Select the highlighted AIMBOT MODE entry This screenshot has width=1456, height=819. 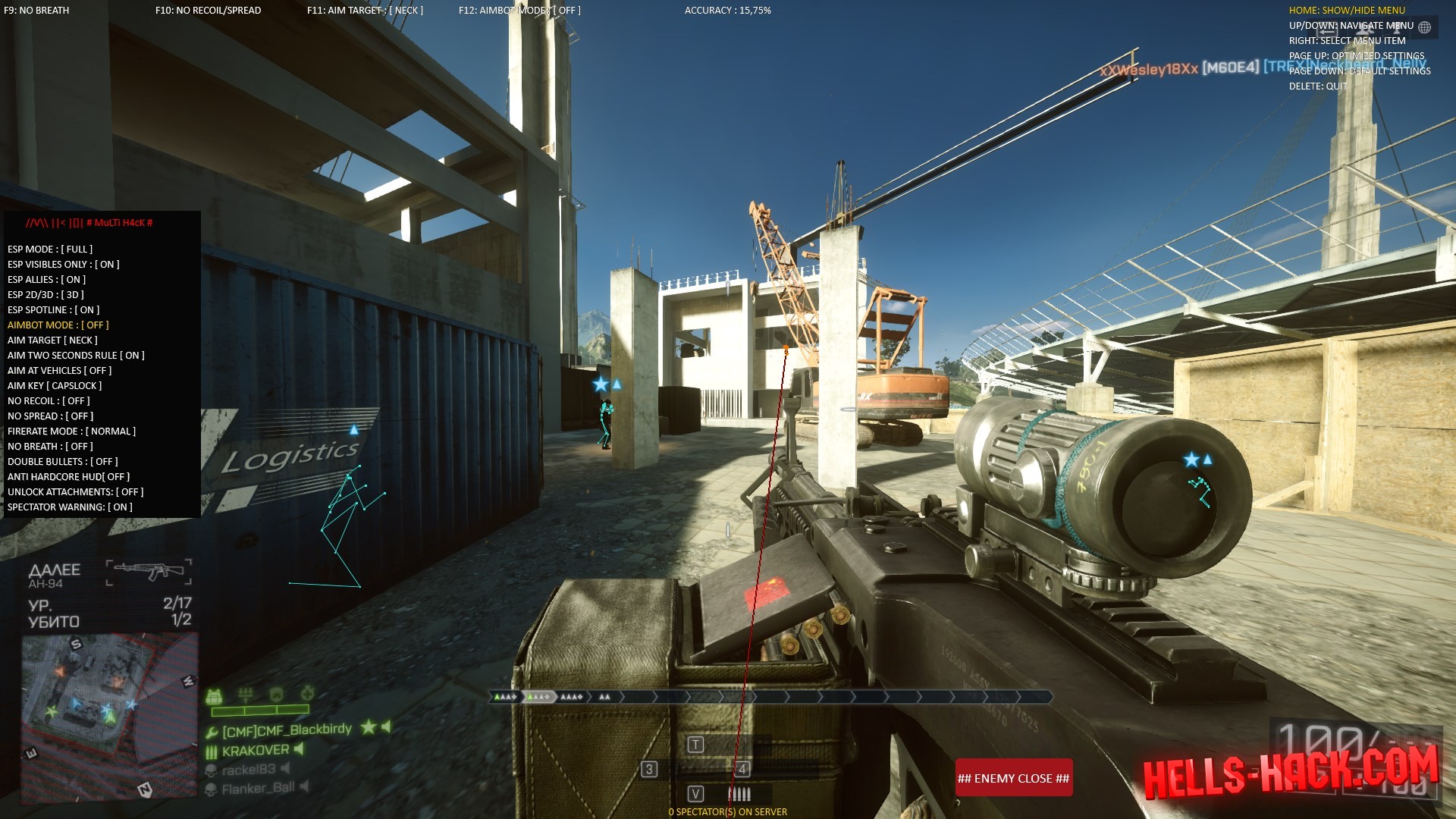click(x=58, y=325)
